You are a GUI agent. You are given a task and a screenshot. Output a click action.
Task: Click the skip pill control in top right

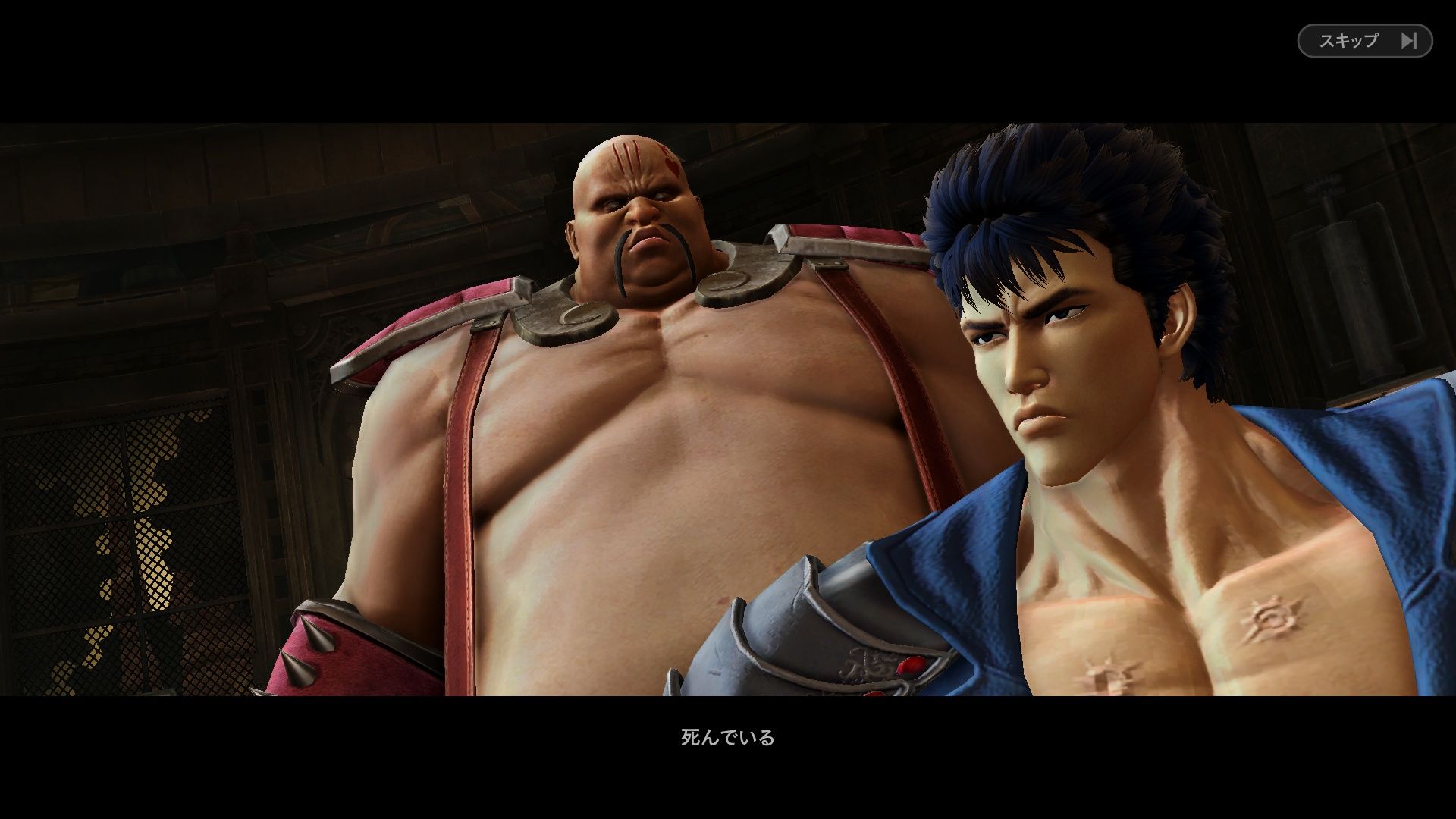[x=1363, y=42]
